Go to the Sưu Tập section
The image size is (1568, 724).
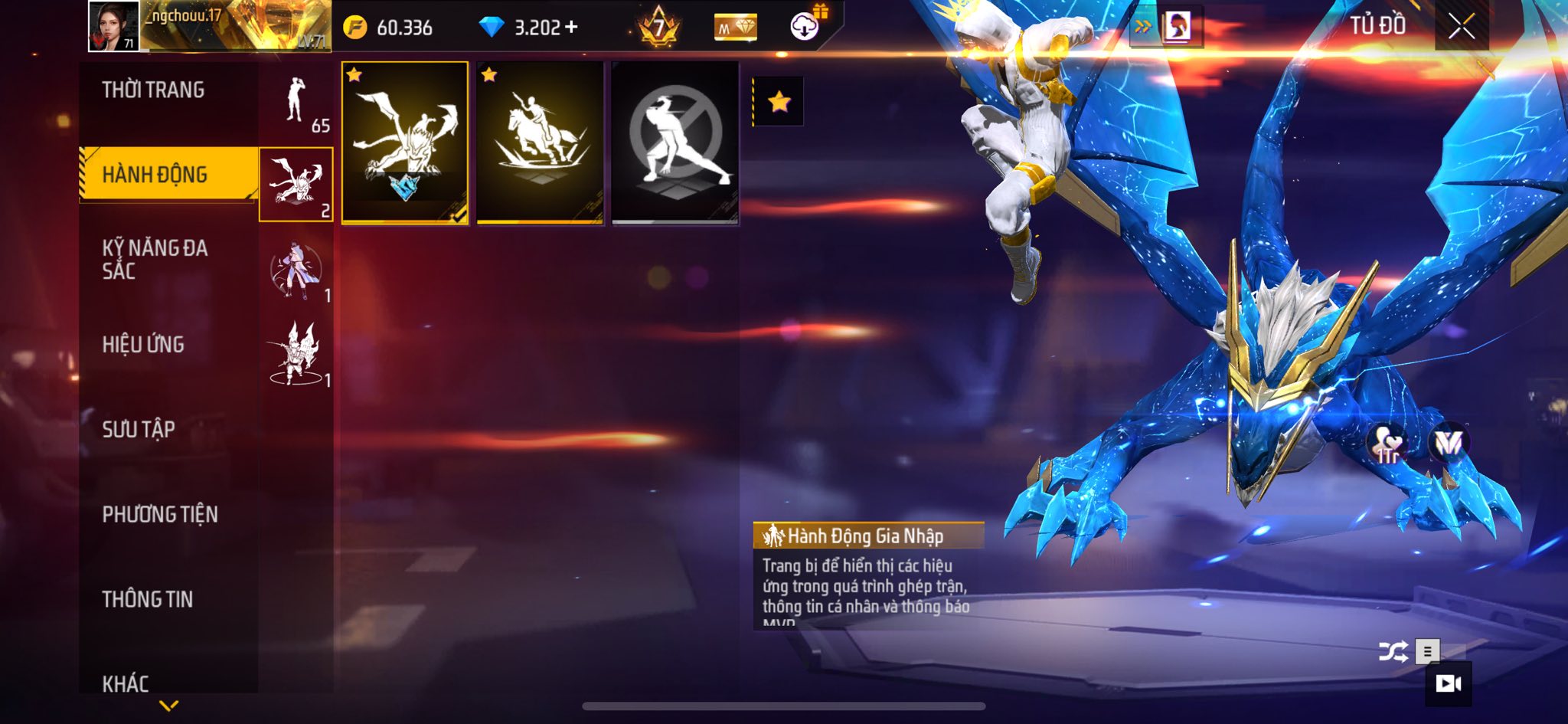coord(139,429)
